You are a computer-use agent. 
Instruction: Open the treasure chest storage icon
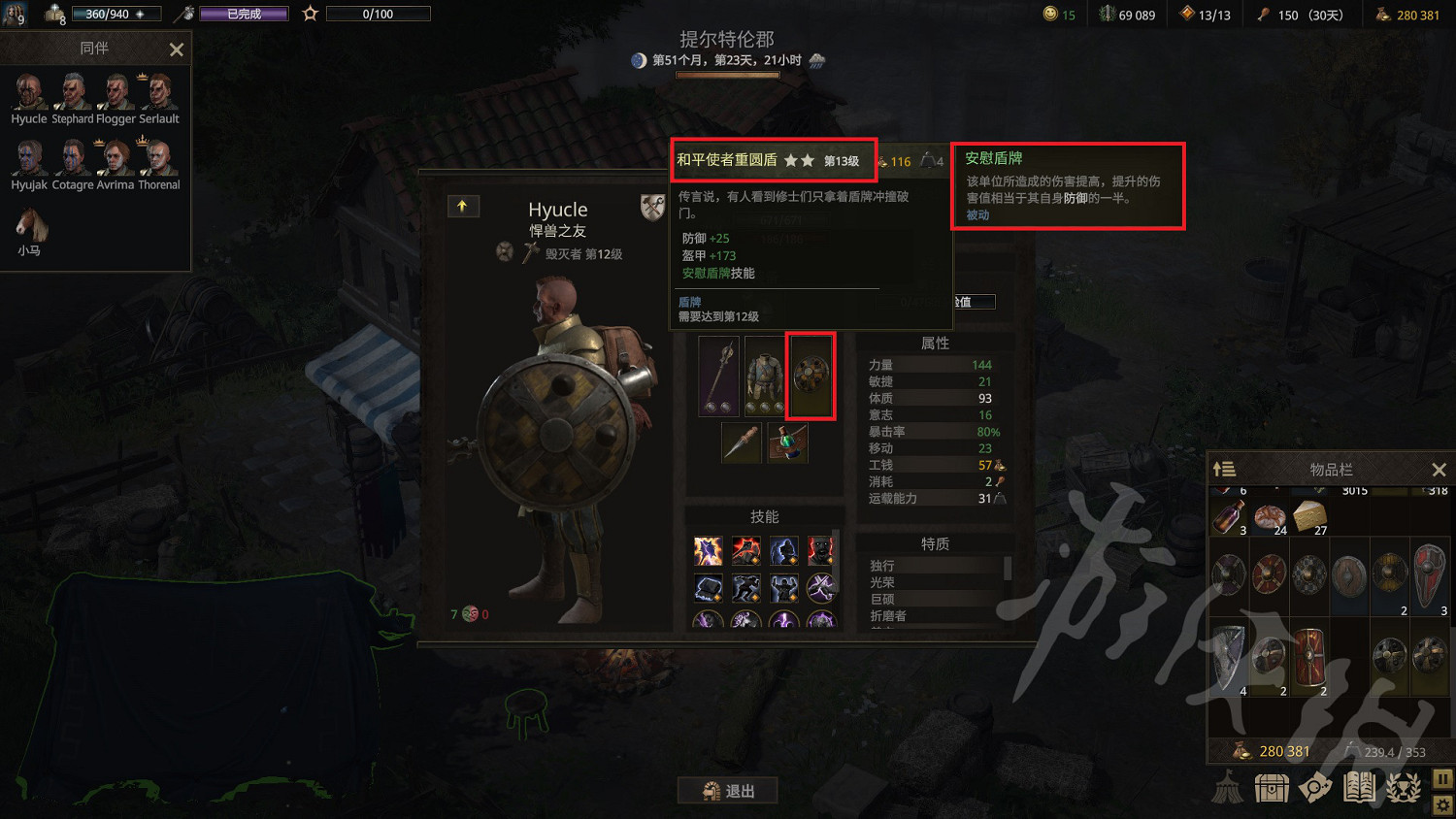[x=1272, y=787]
